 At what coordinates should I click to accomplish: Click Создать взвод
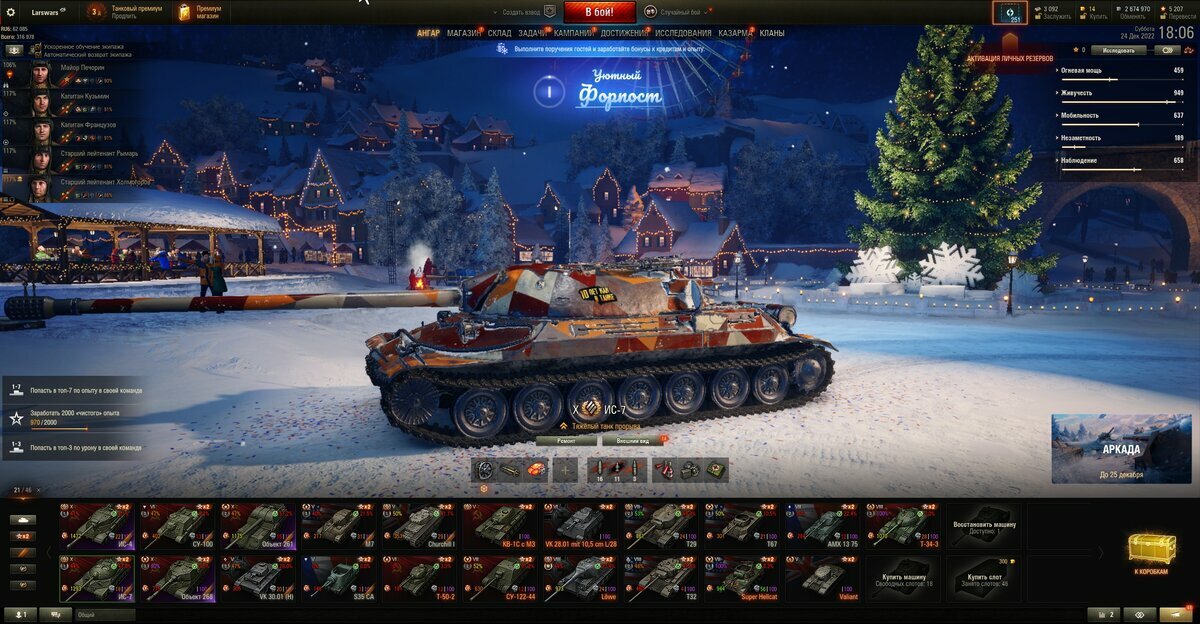pos(523,12)
